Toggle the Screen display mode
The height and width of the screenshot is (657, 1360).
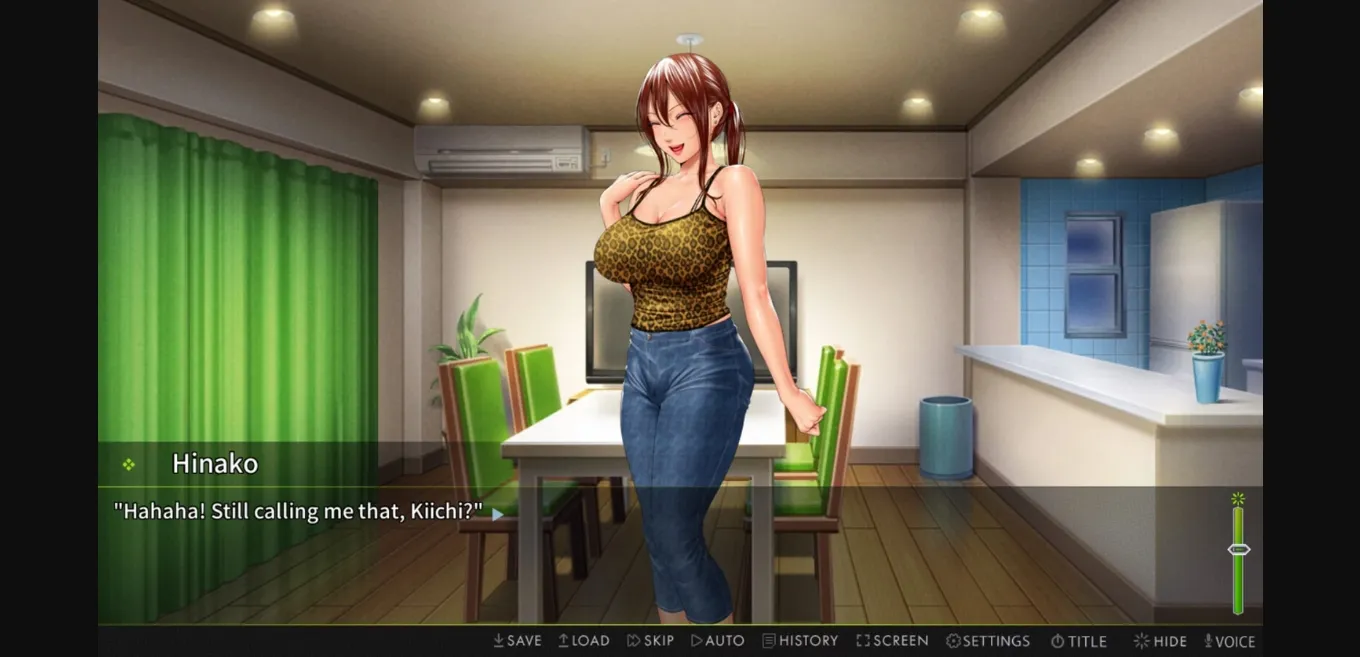tap(892, 641)
